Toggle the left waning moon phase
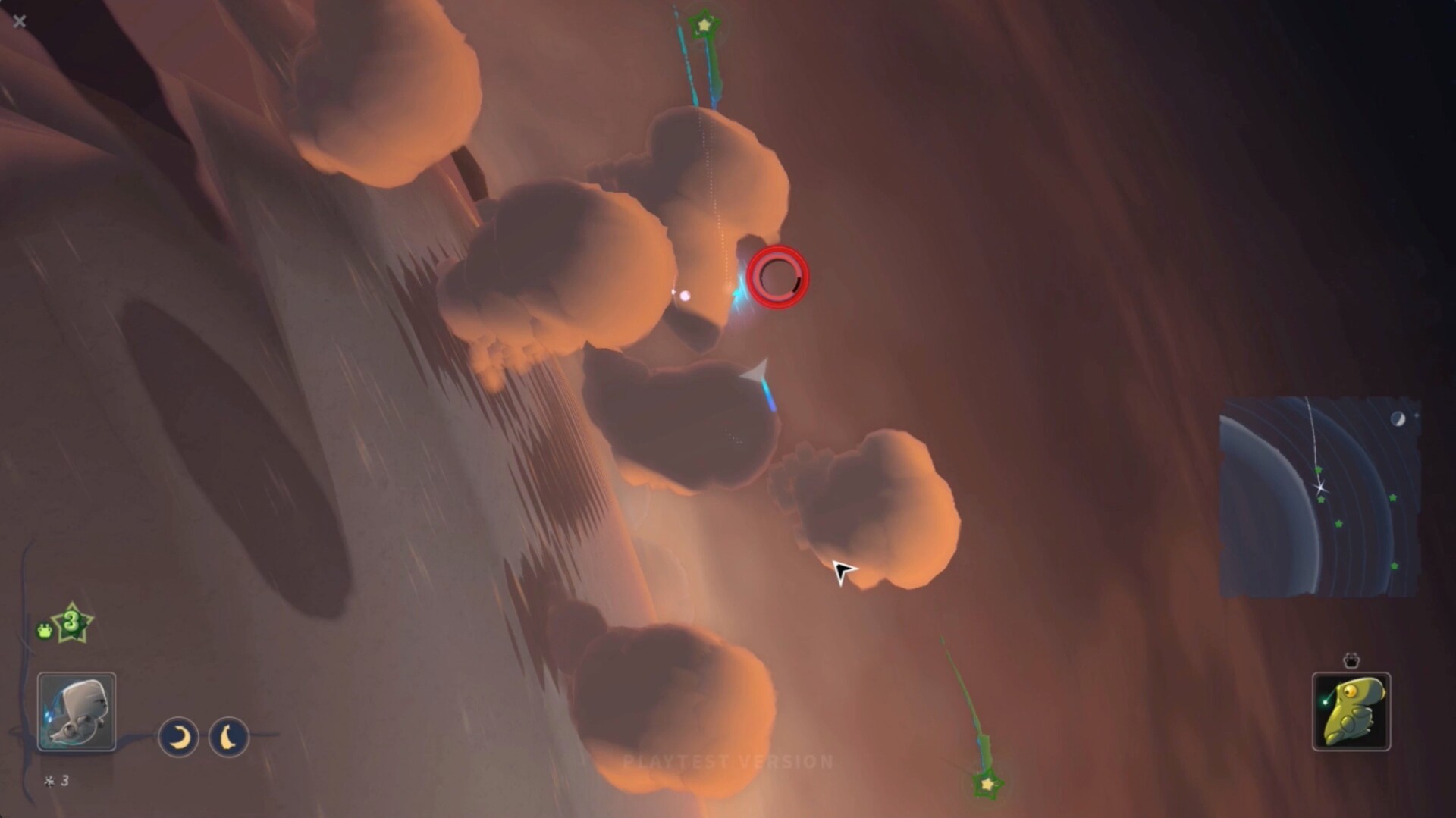 click(x=177, y=735)
